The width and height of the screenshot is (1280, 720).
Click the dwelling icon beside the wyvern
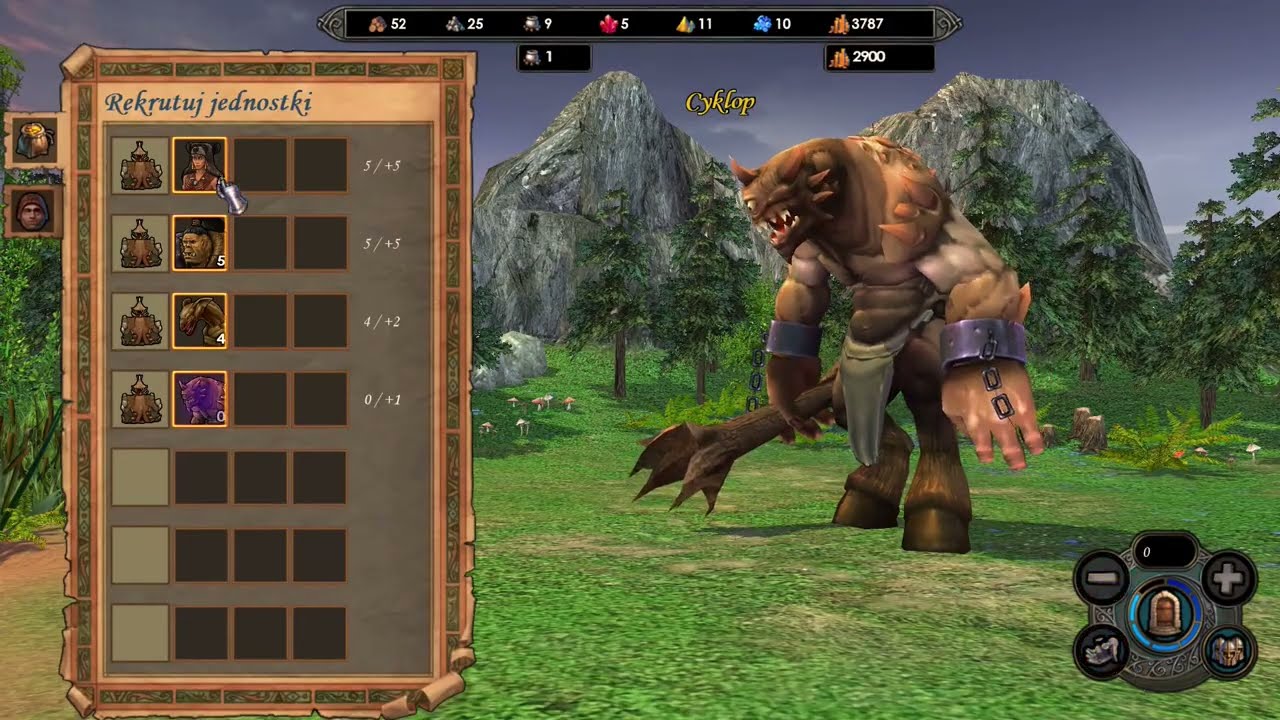tap(140, 321)
